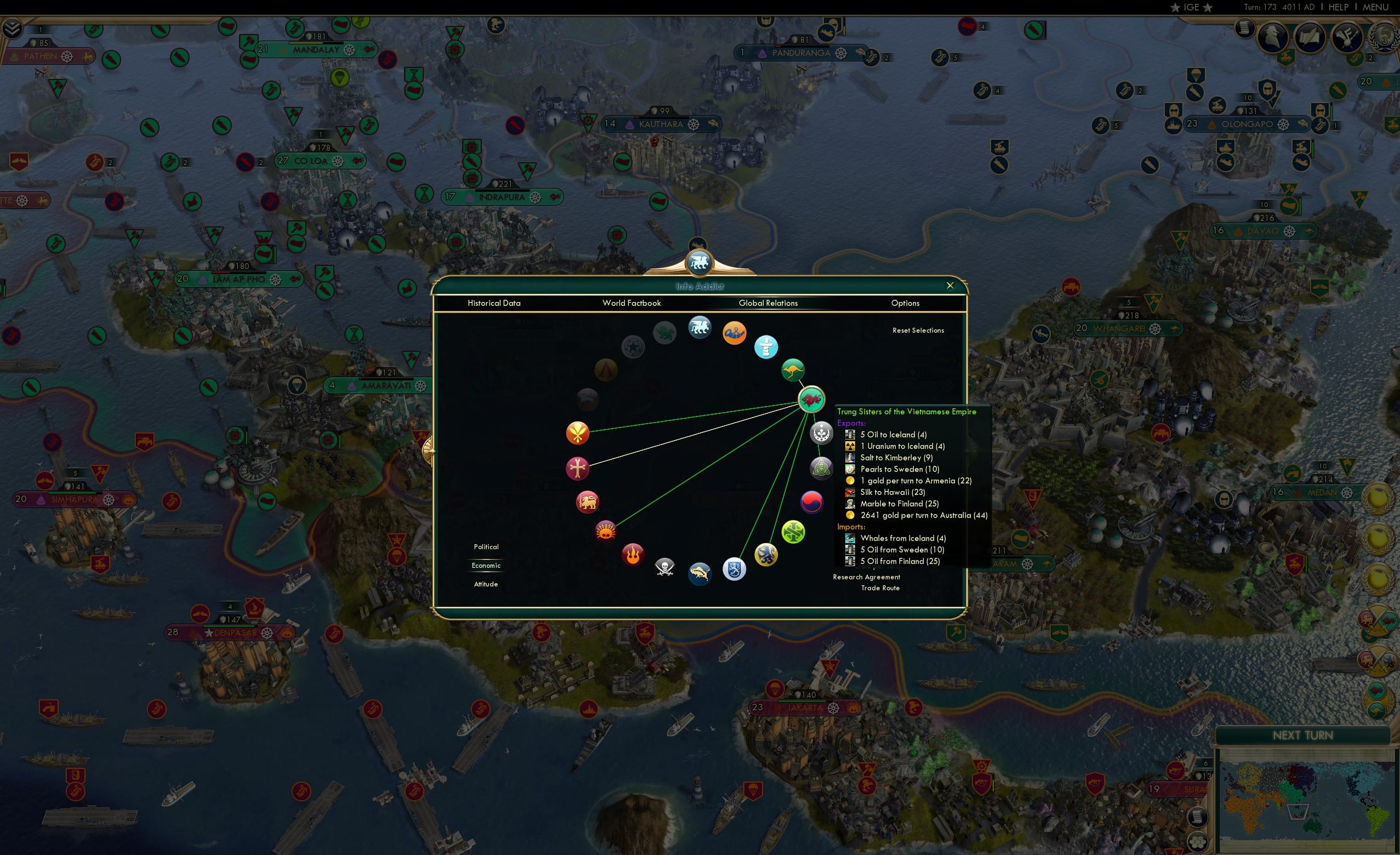Enable the Attitude relations view
1400x855 pixels.
(x=486, y=584)
